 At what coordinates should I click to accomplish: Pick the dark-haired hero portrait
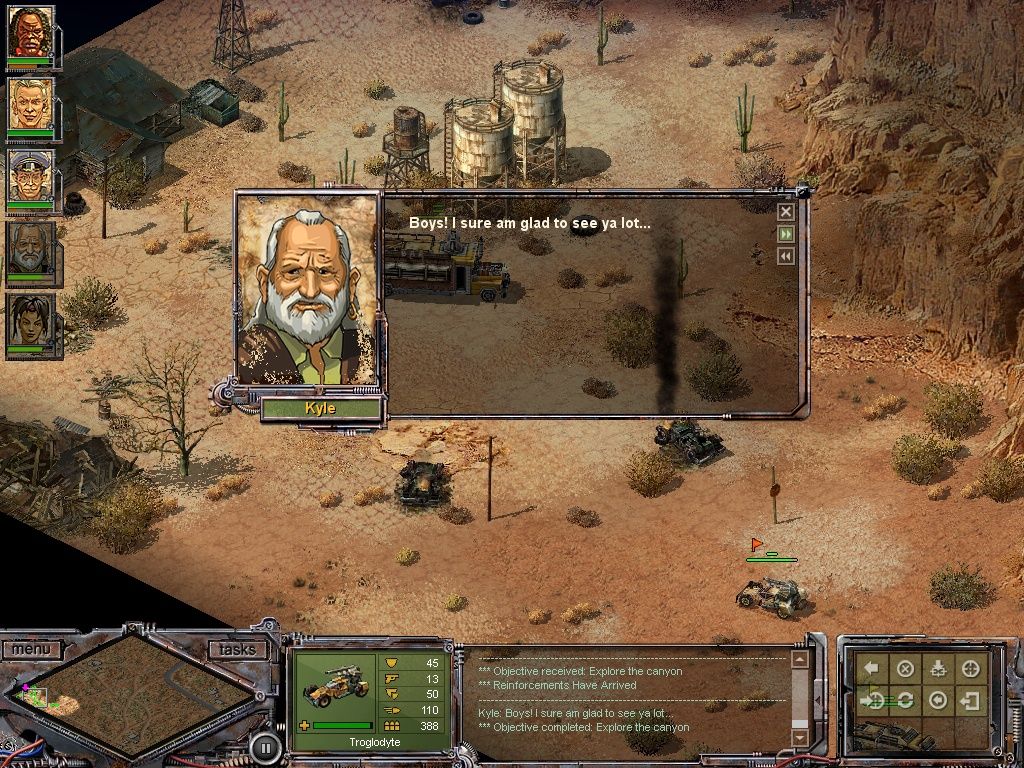31,322
